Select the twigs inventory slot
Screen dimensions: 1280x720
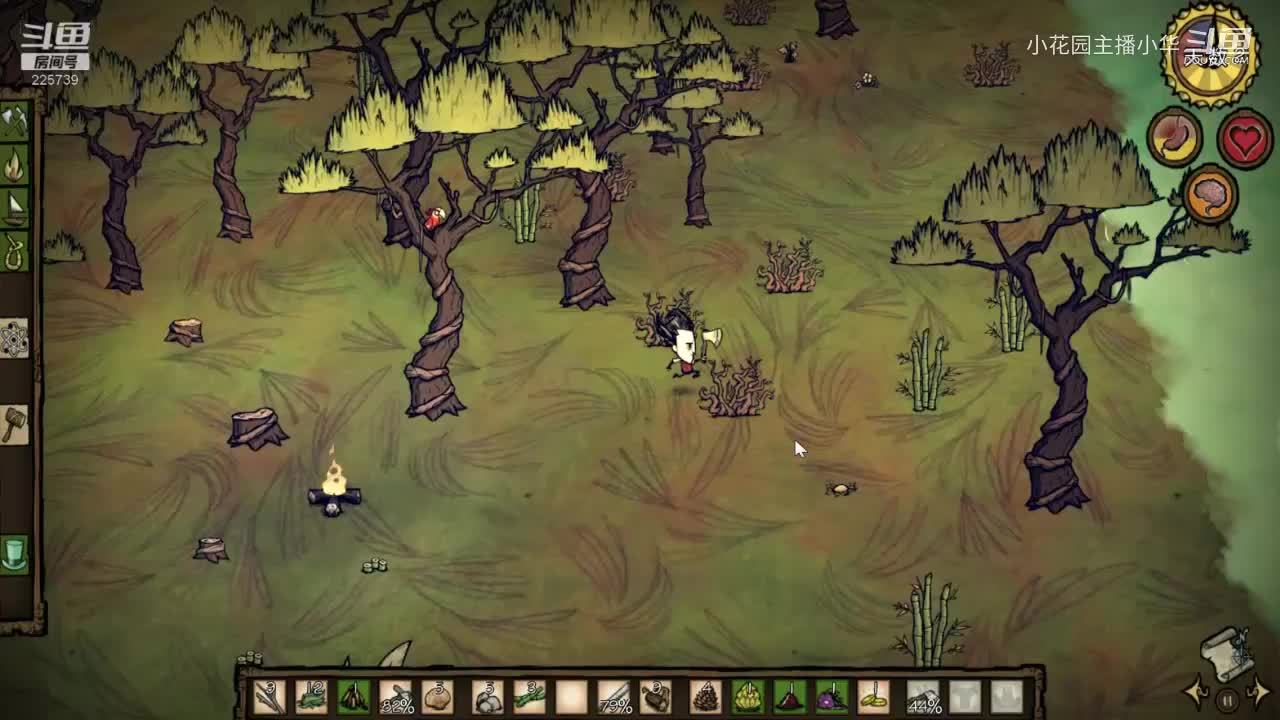click(x=270, y=696)
